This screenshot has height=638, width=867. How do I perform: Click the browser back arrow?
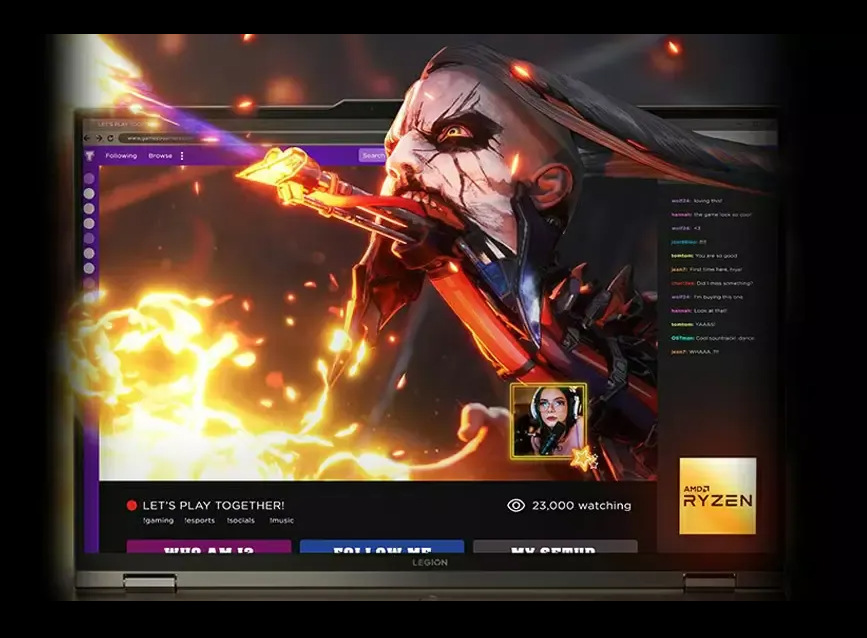point(87,138)
